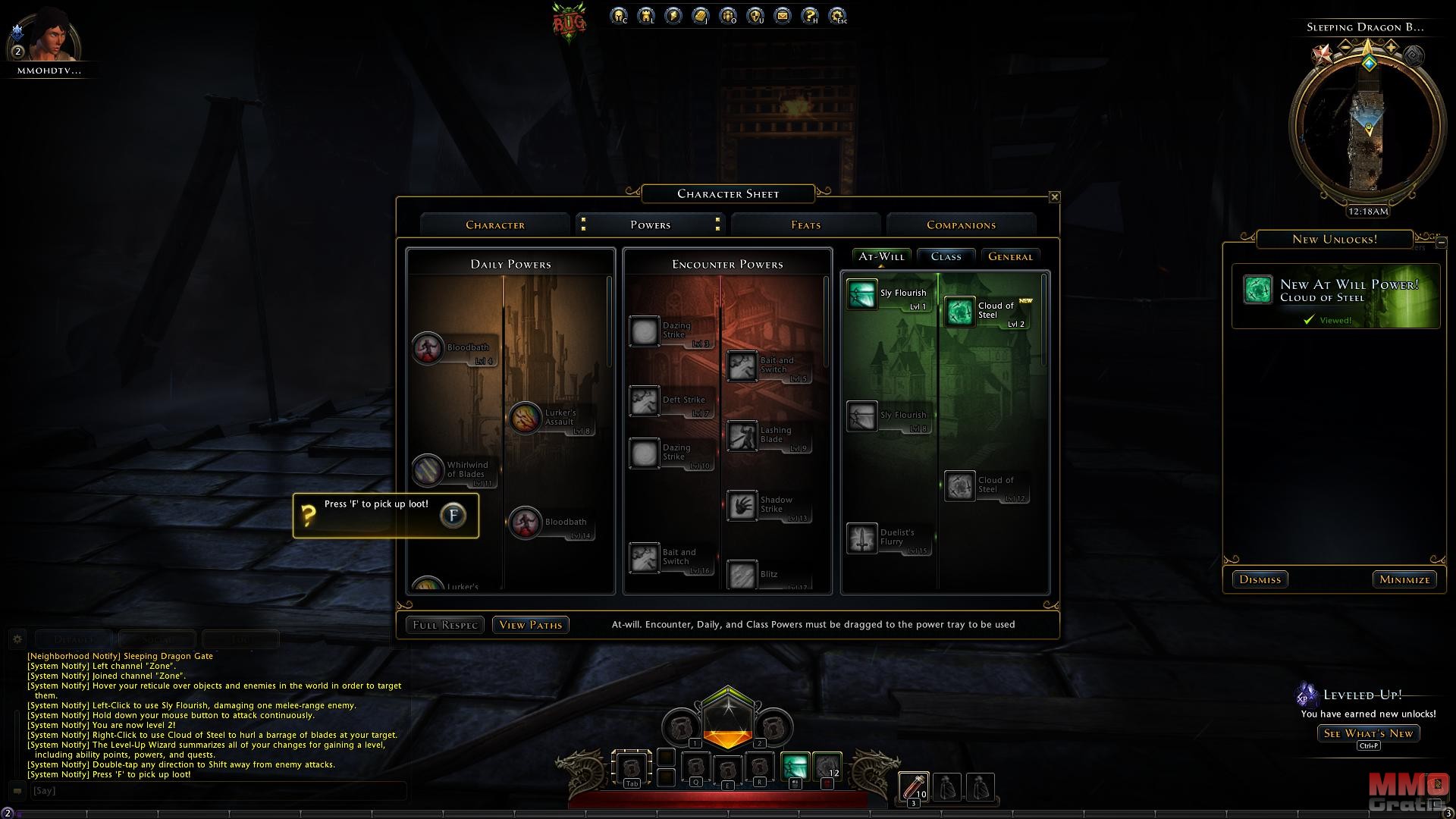Dismiss the New Unlocks panel
Viewport: 1456px width, 819px height.
point(1260,579)
